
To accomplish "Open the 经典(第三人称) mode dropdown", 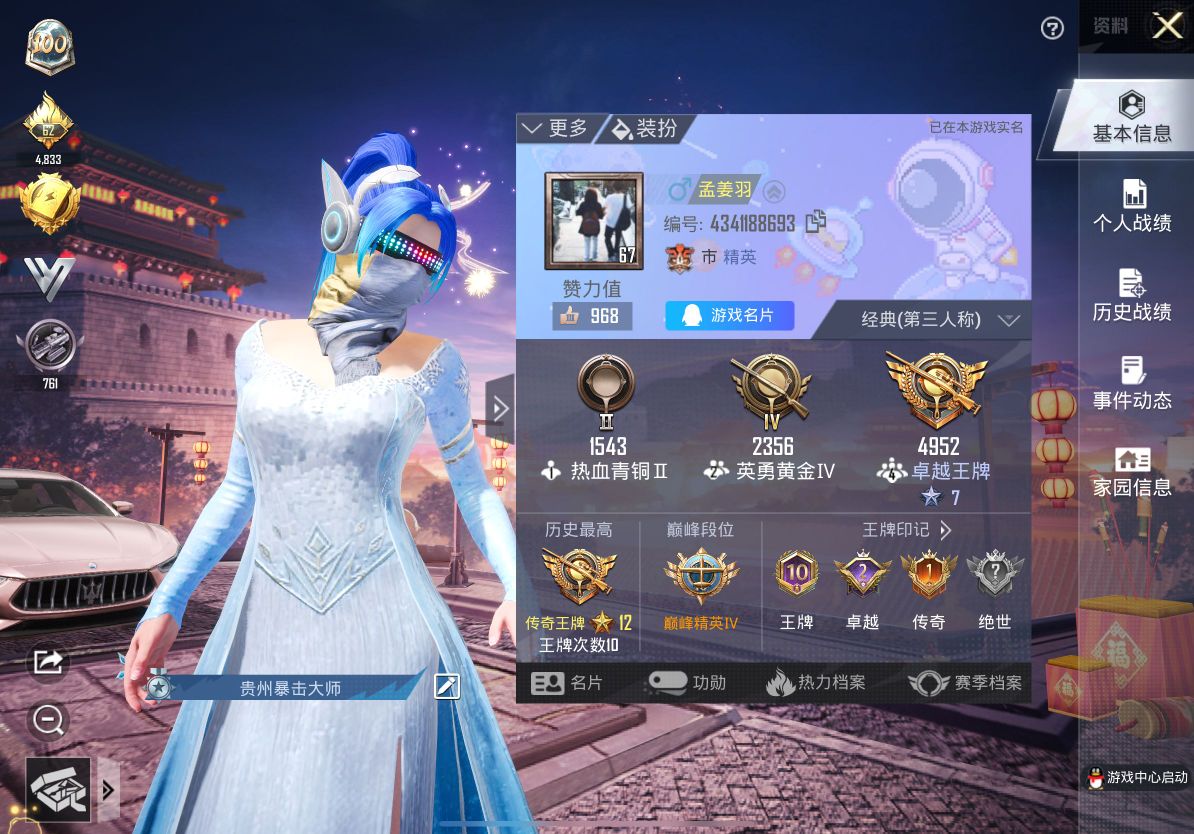I will click(938, 320).
